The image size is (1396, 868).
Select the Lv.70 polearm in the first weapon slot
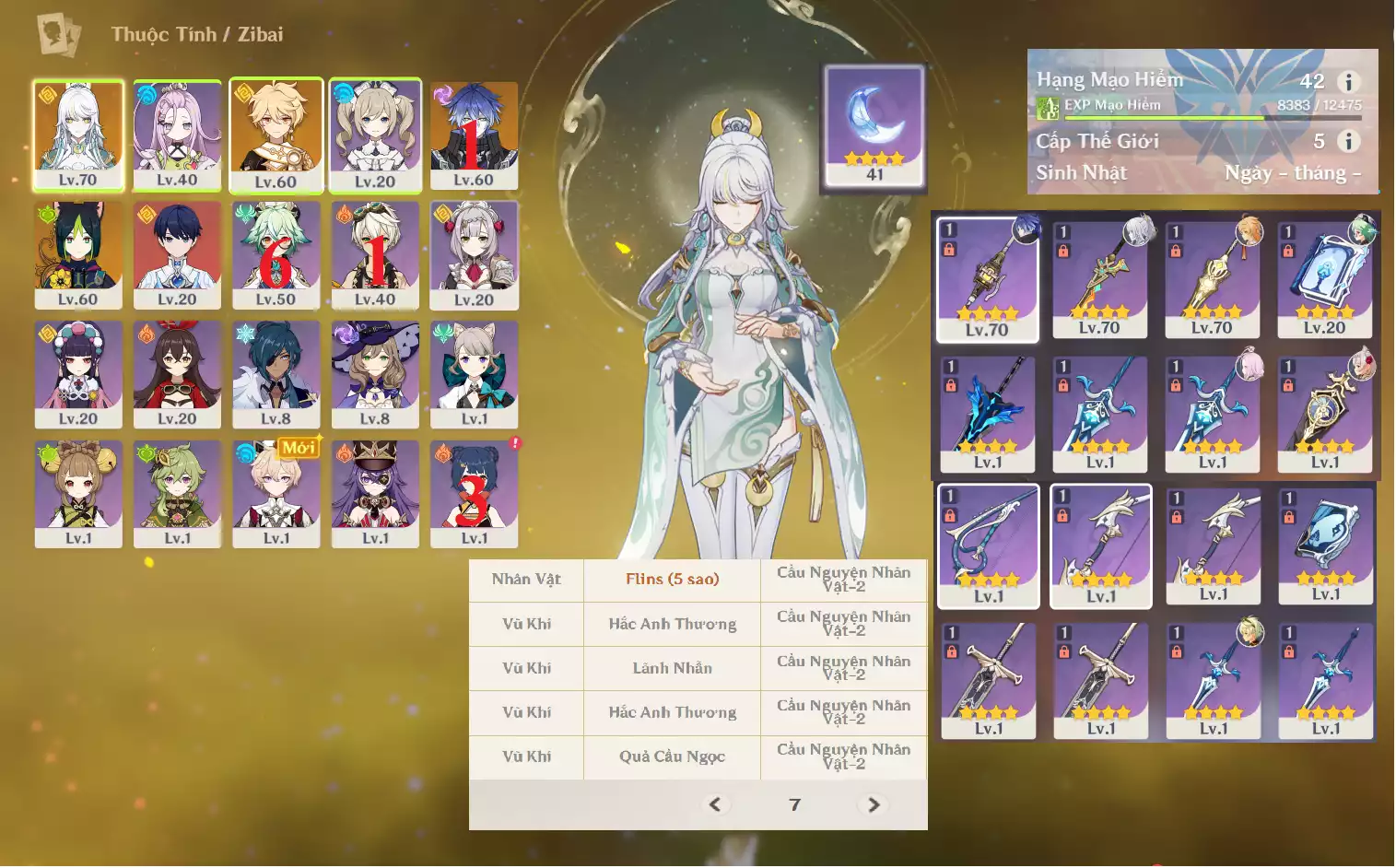987,279
